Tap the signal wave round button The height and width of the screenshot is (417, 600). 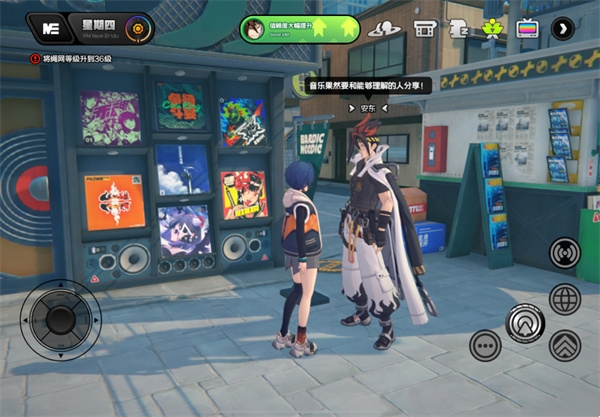coord(565,252)
